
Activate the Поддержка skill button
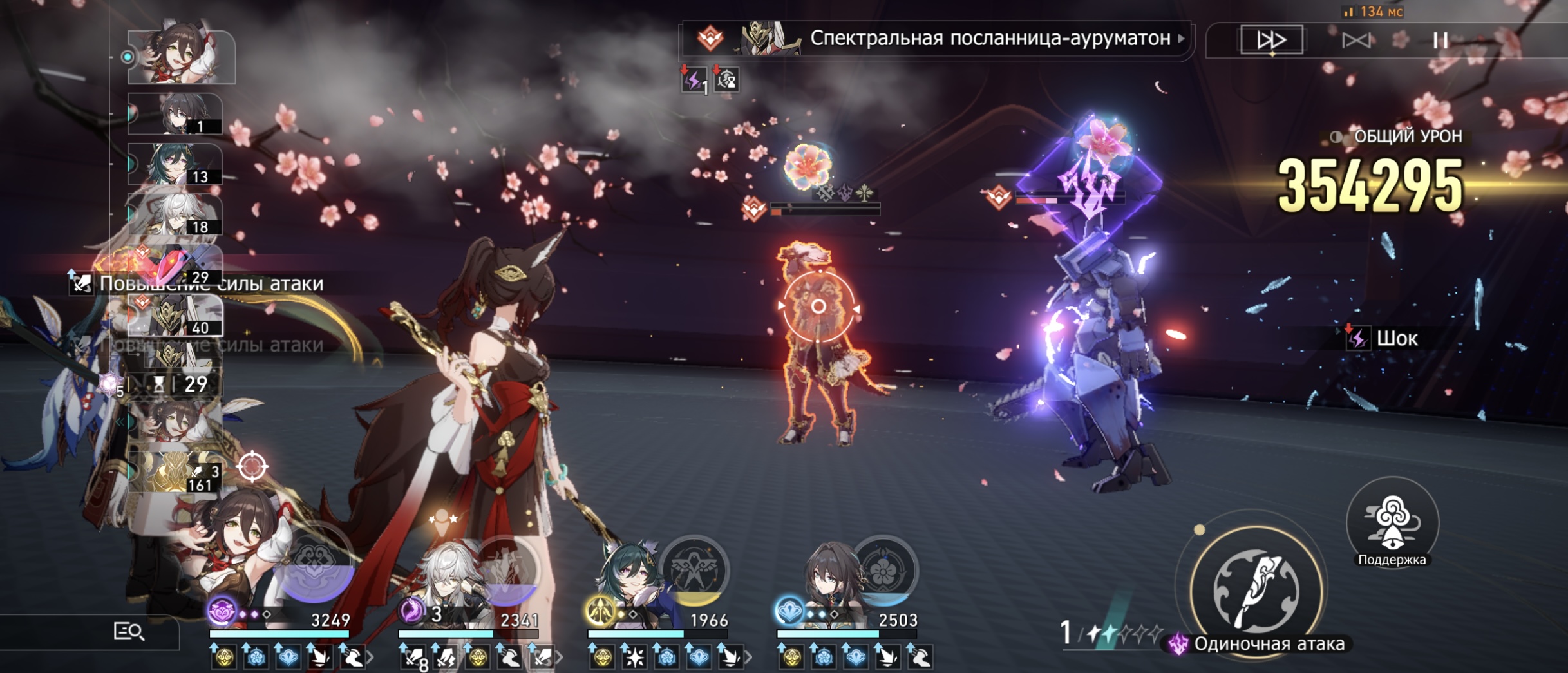pos(1392,523)
